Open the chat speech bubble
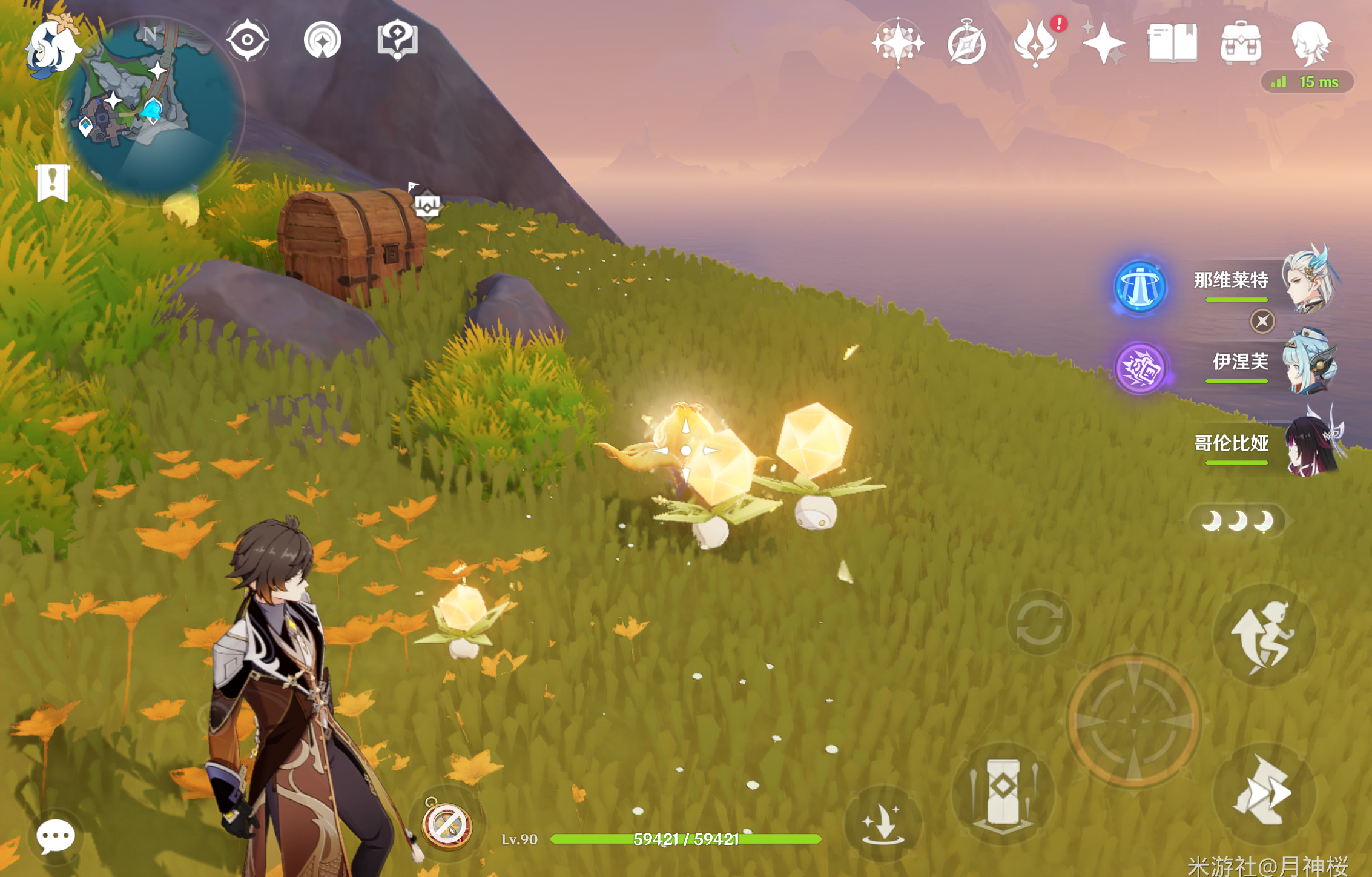 (x=55, y=837)
